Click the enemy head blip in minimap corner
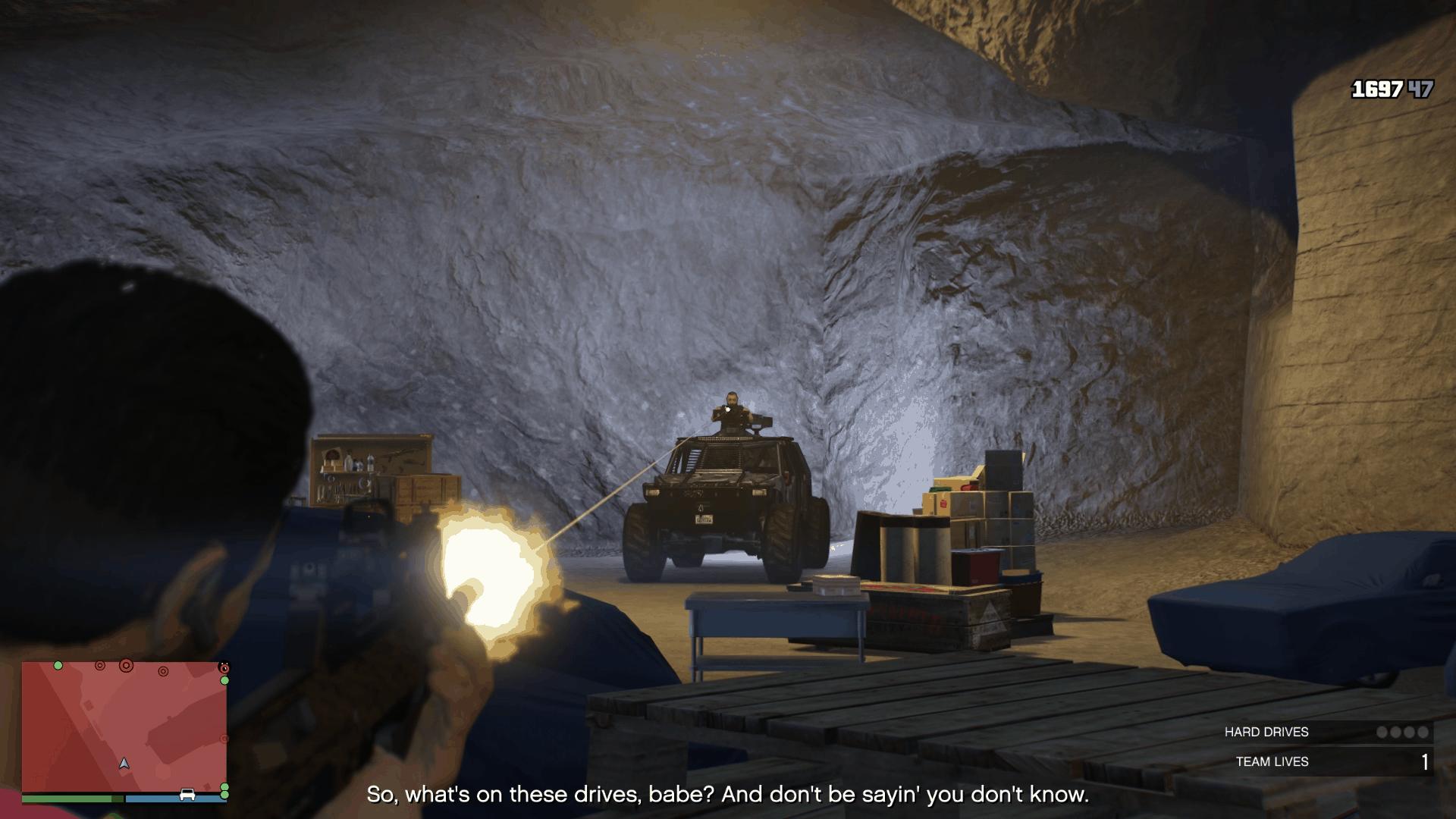1456x819 pixels. click(224, 667)
